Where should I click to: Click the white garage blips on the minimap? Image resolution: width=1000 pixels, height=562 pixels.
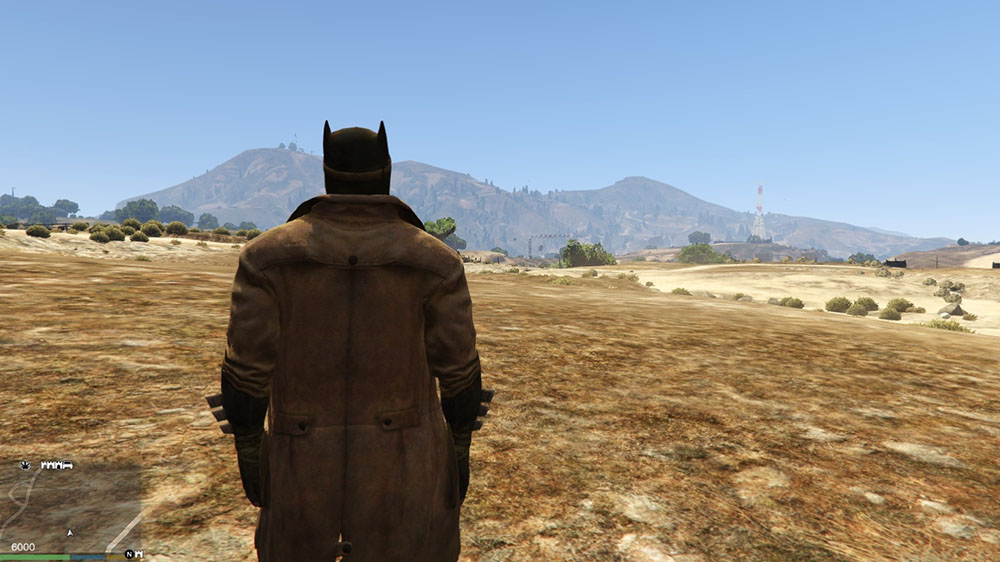tap(56, 465)
